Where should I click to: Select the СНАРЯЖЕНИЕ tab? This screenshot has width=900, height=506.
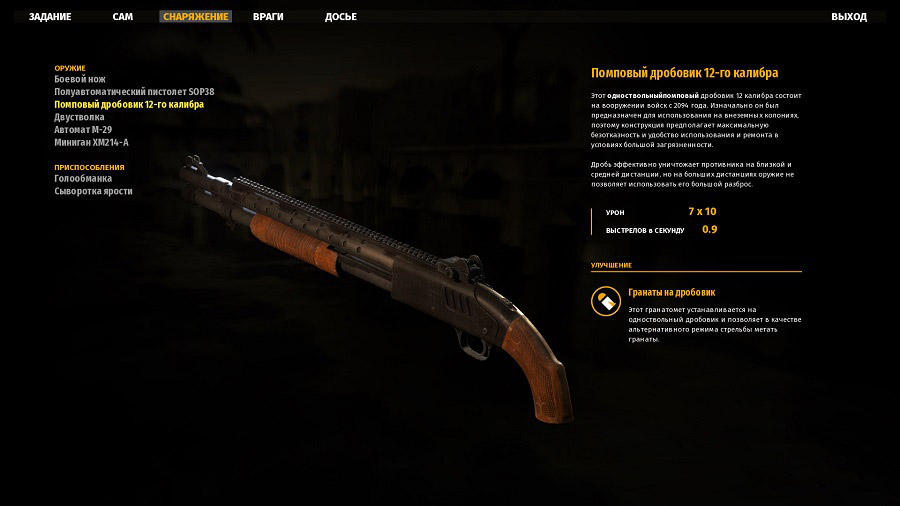coord(196,17)
